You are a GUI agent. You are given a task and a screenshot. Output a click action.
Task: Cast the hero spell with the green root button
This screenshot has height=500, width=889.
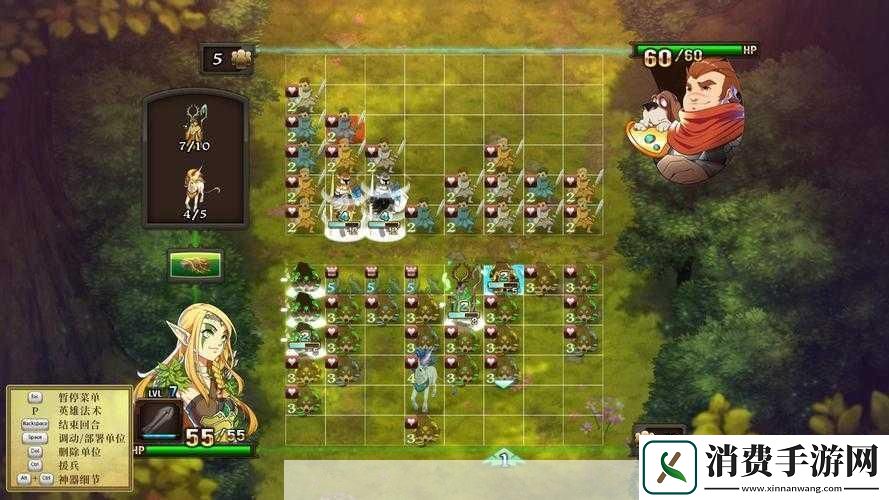point(195,264)
